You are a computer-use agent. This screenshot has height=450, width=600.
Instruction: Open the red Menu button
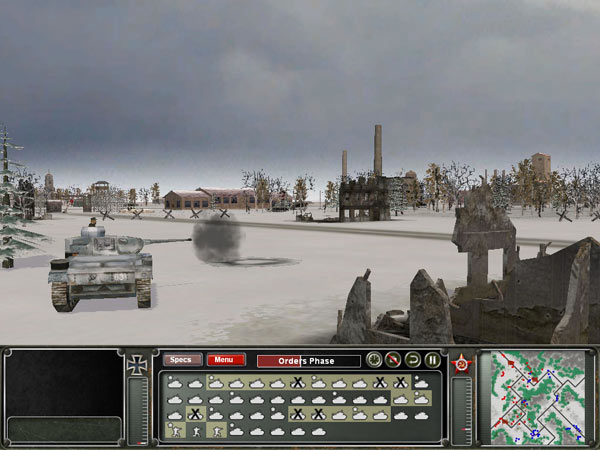pyautogui.click(x=226, y=360)
